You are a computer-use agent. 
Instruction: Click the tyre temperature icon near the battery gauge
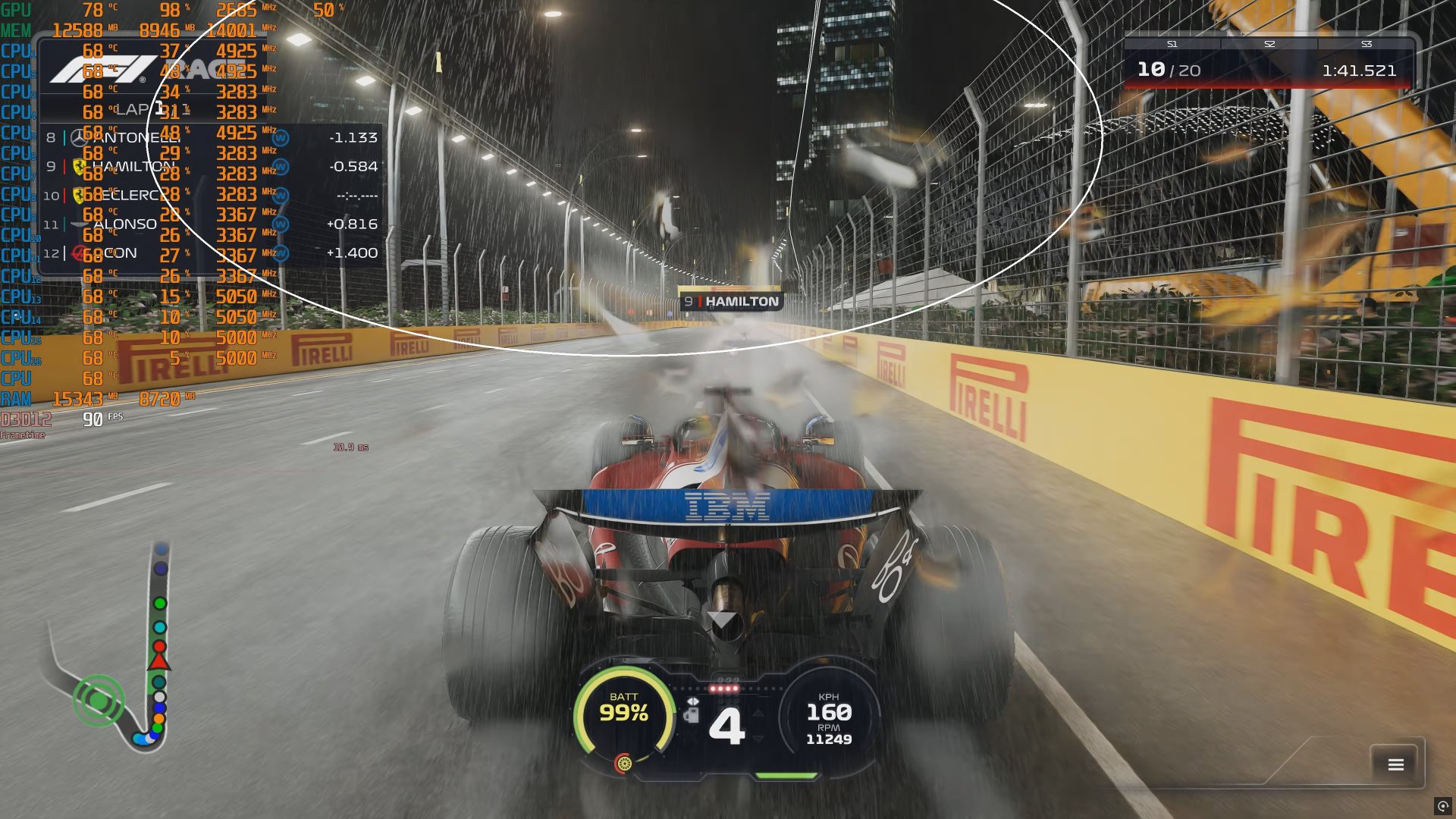[x=624, y=764]
